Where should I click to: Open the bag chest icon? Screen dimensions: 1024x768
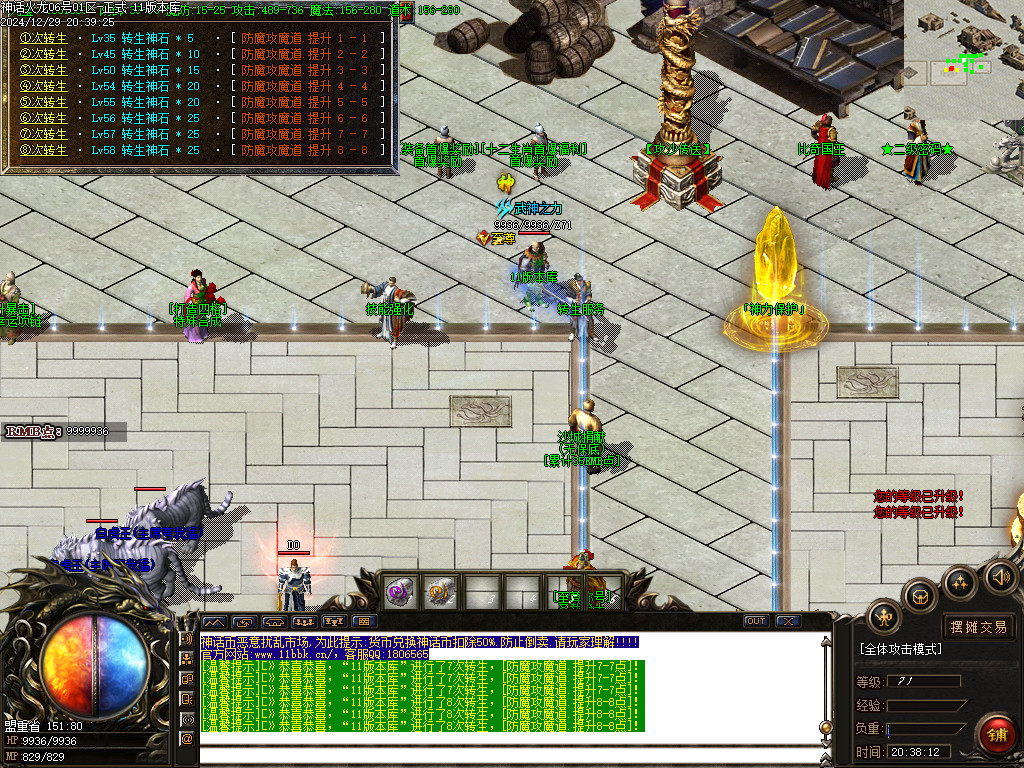point(919,597)
